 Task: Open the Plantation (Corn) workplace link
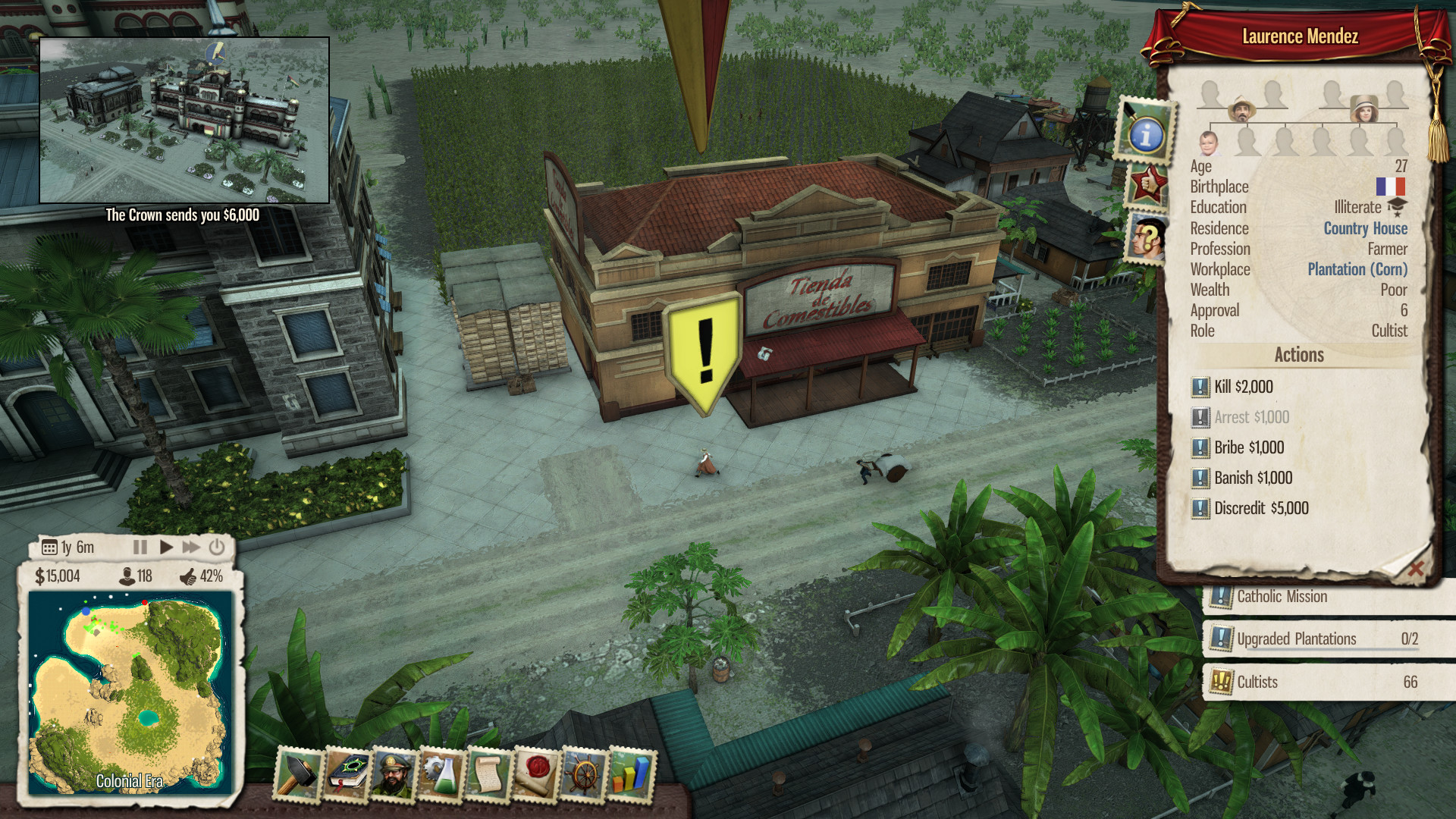(1355, 269)
